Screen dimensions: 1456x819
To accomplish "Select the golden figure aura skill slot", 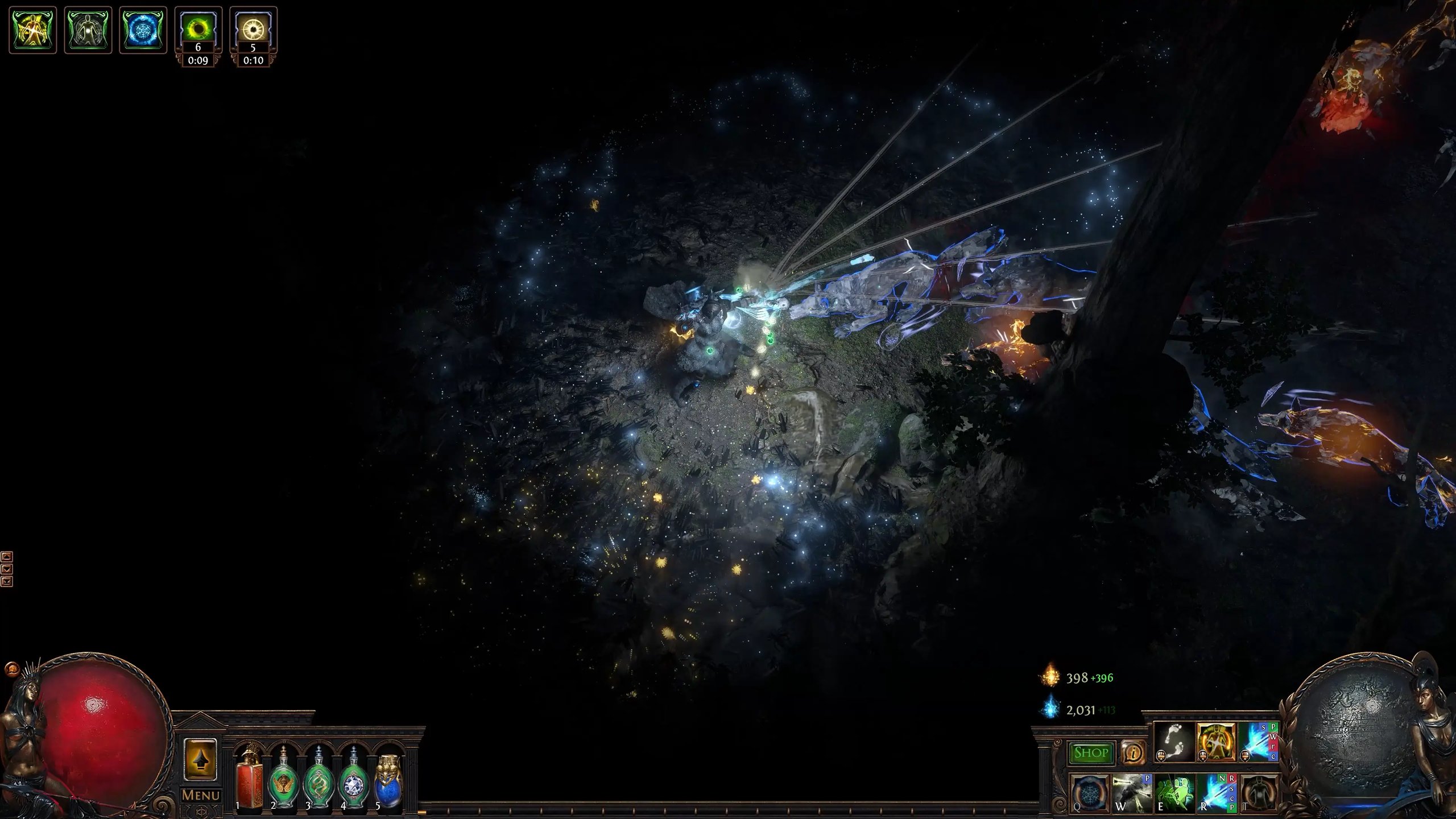I will tap(1217, 743).
